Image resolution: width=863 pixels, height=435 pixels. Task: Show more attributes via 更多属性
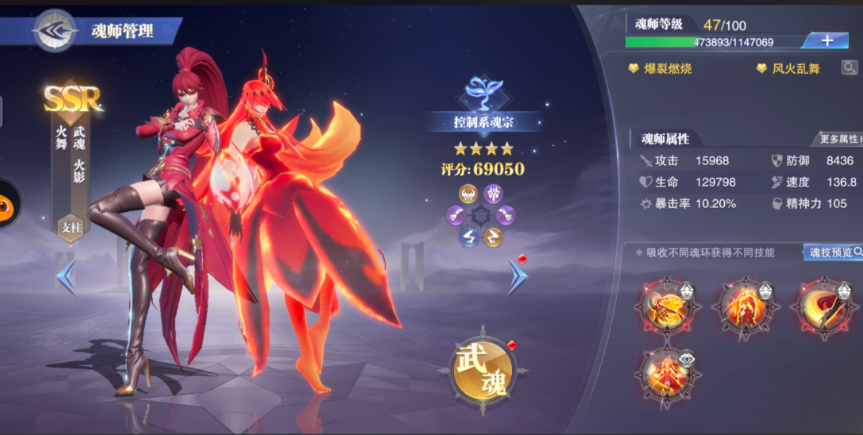pos(839,139)
